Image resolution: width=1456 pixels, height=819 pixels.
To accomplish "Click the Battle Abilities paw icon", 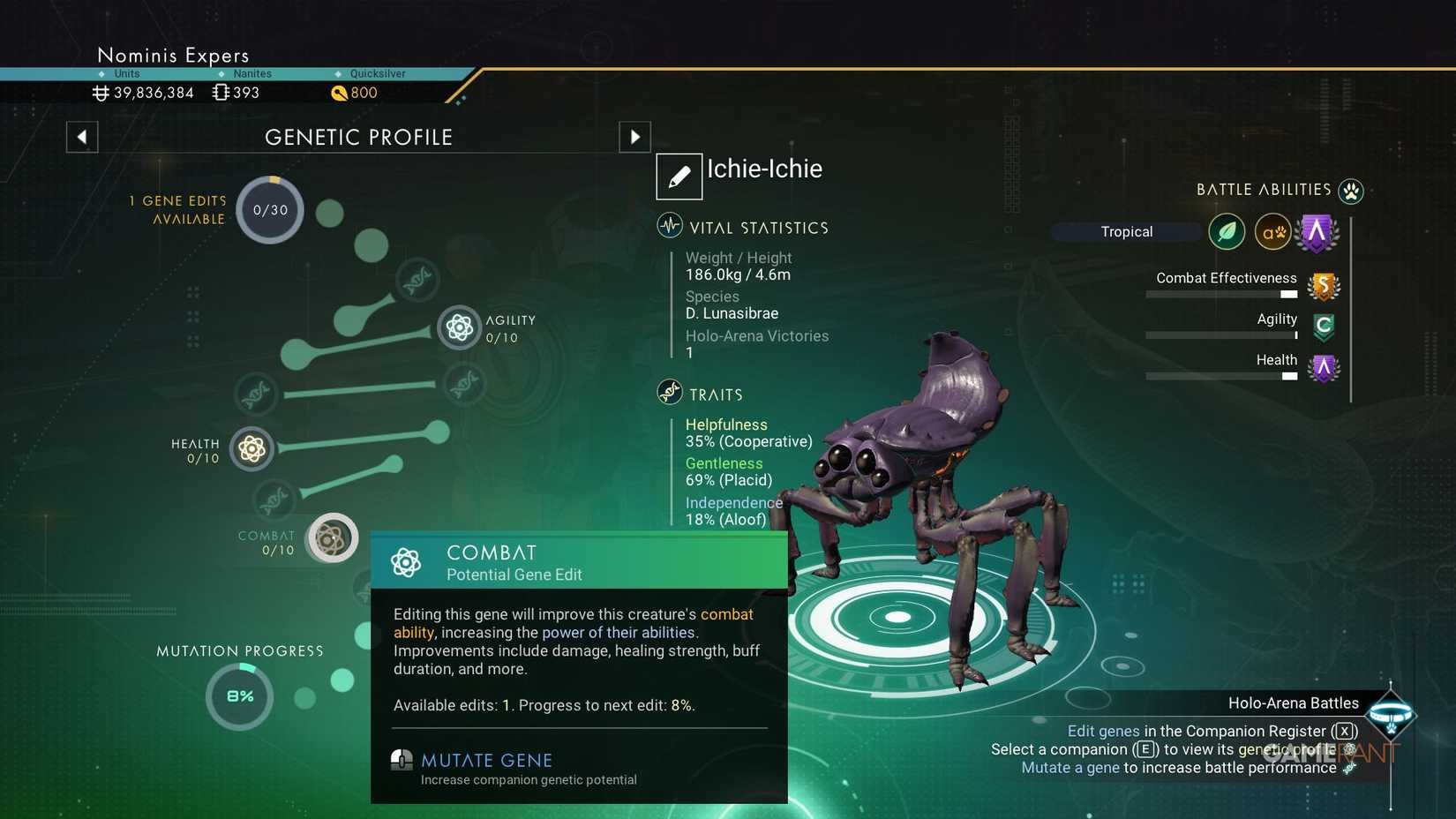I will tap(1350, 191).
